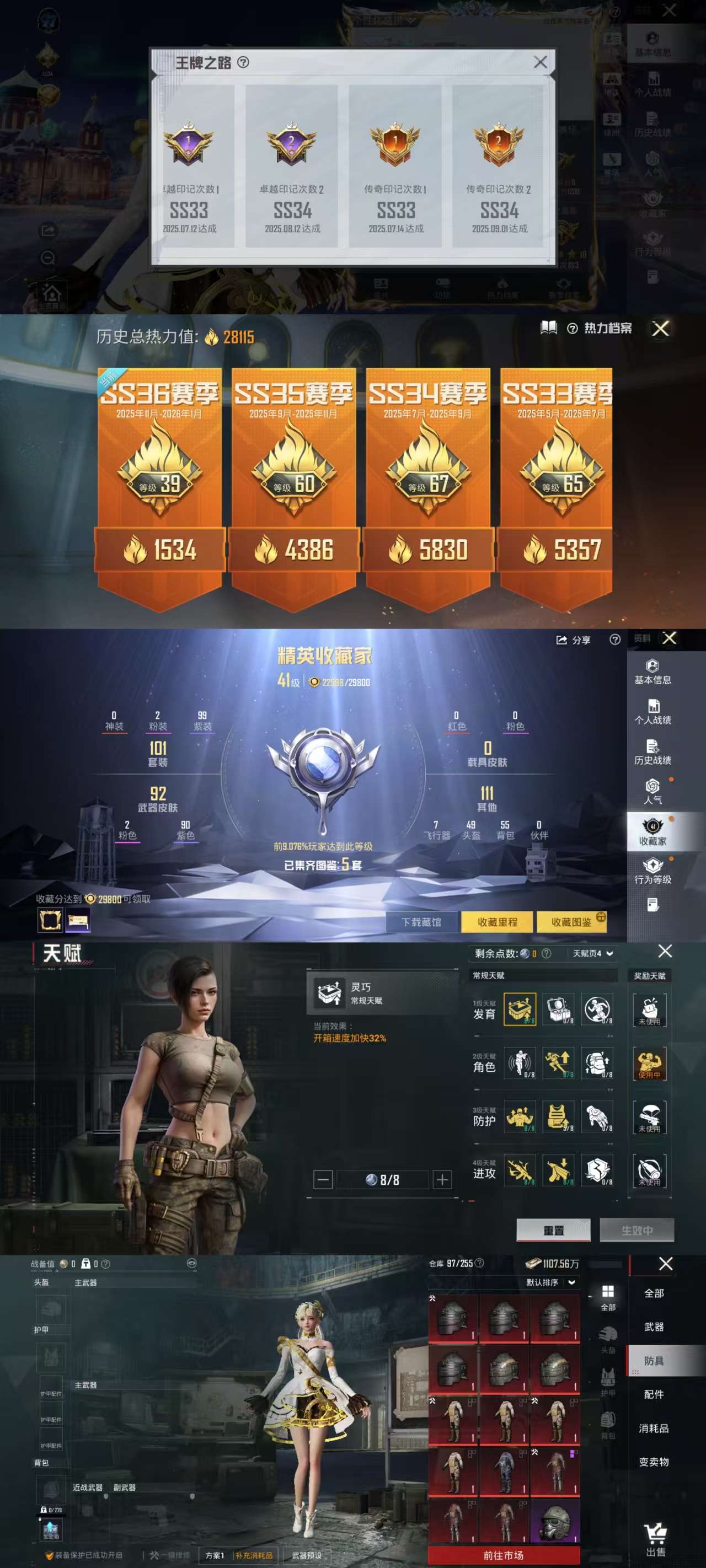Decrease talent points with the minus button
This screenshot has height=1568, width=706.
point(323,1180)
